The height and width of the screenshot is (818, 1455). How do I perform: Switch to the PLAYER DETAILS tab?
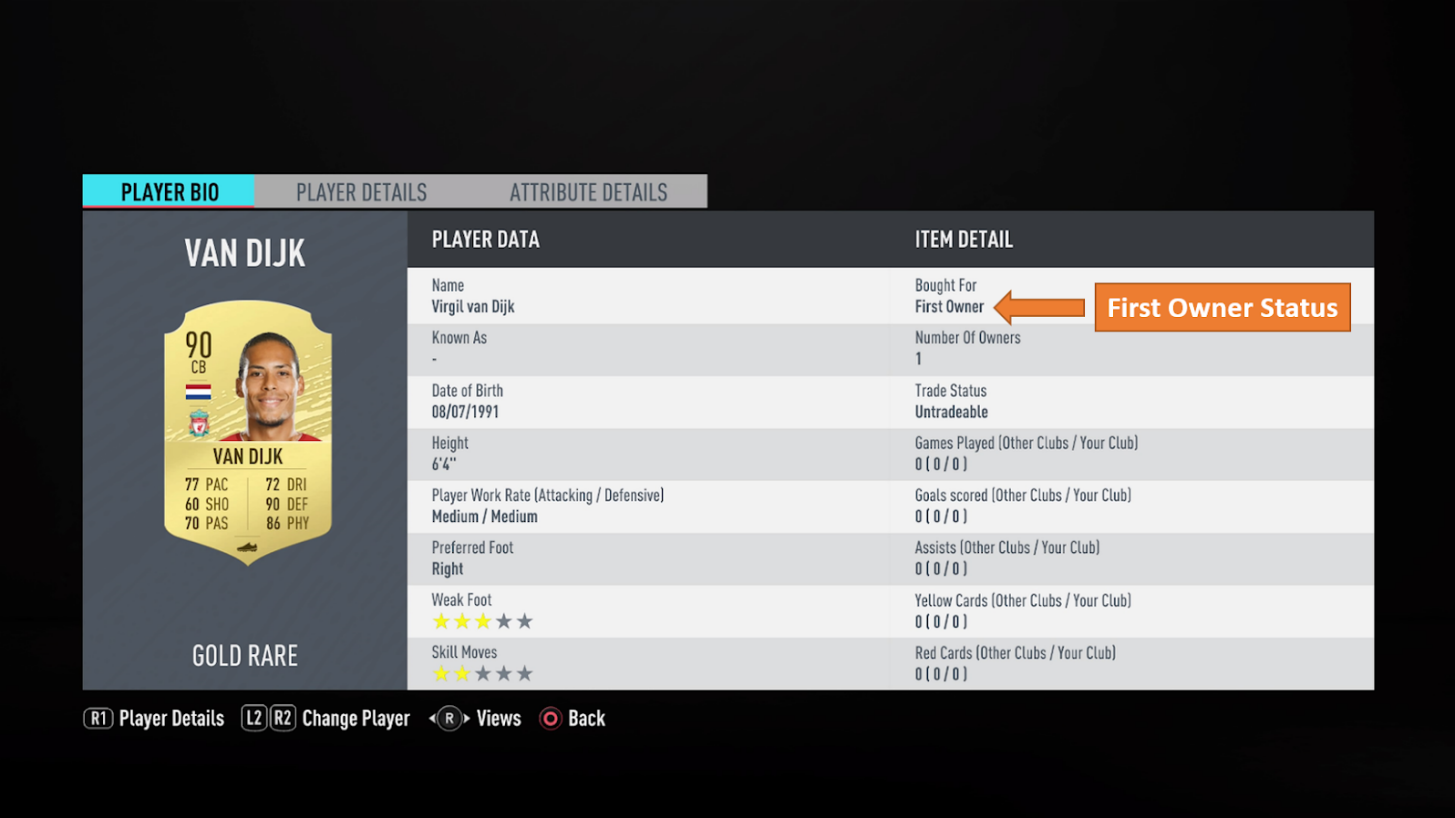click(361, 192)
